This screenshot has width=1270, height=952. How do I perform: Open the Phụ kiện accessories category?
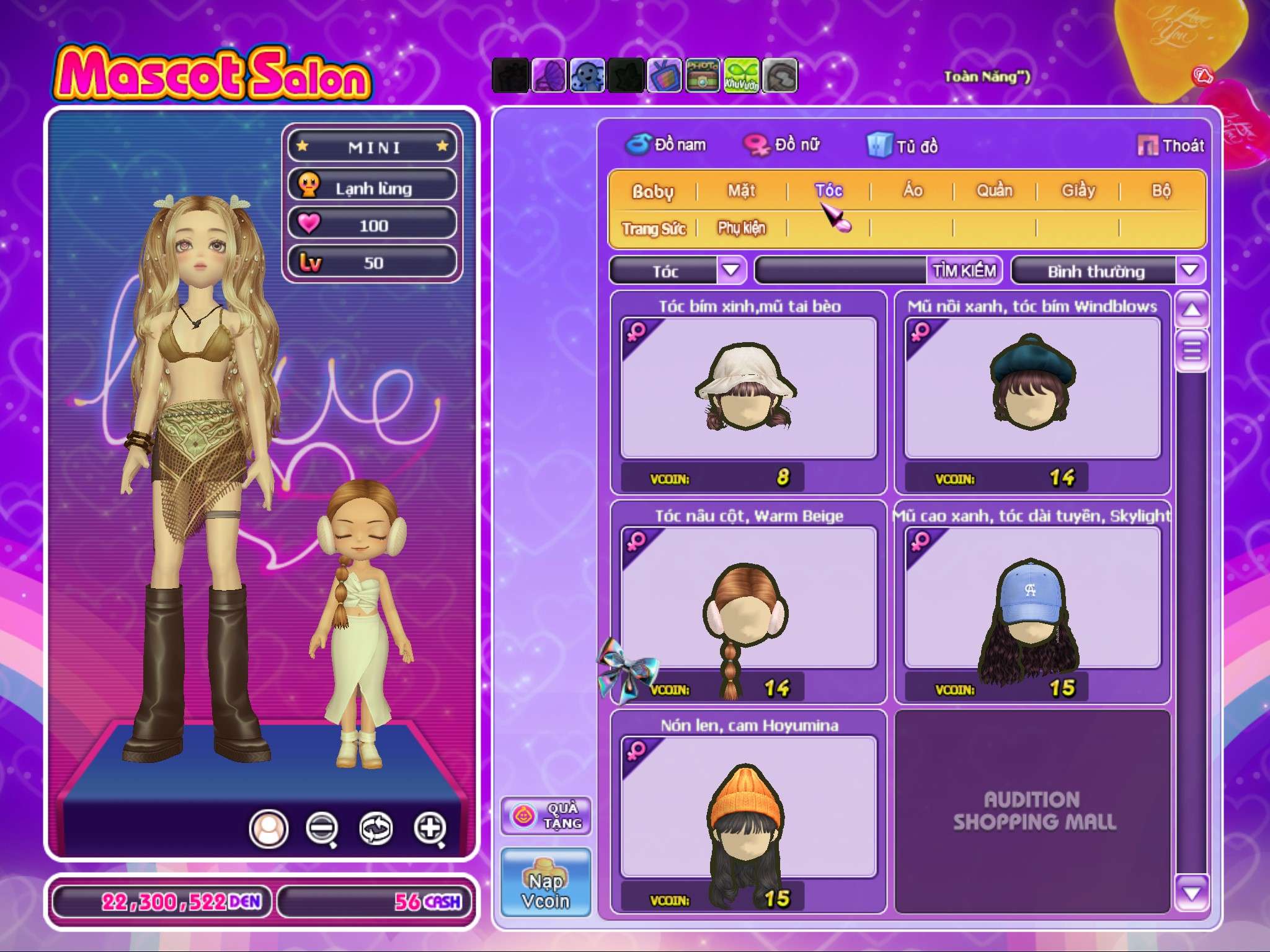point(742,228)
